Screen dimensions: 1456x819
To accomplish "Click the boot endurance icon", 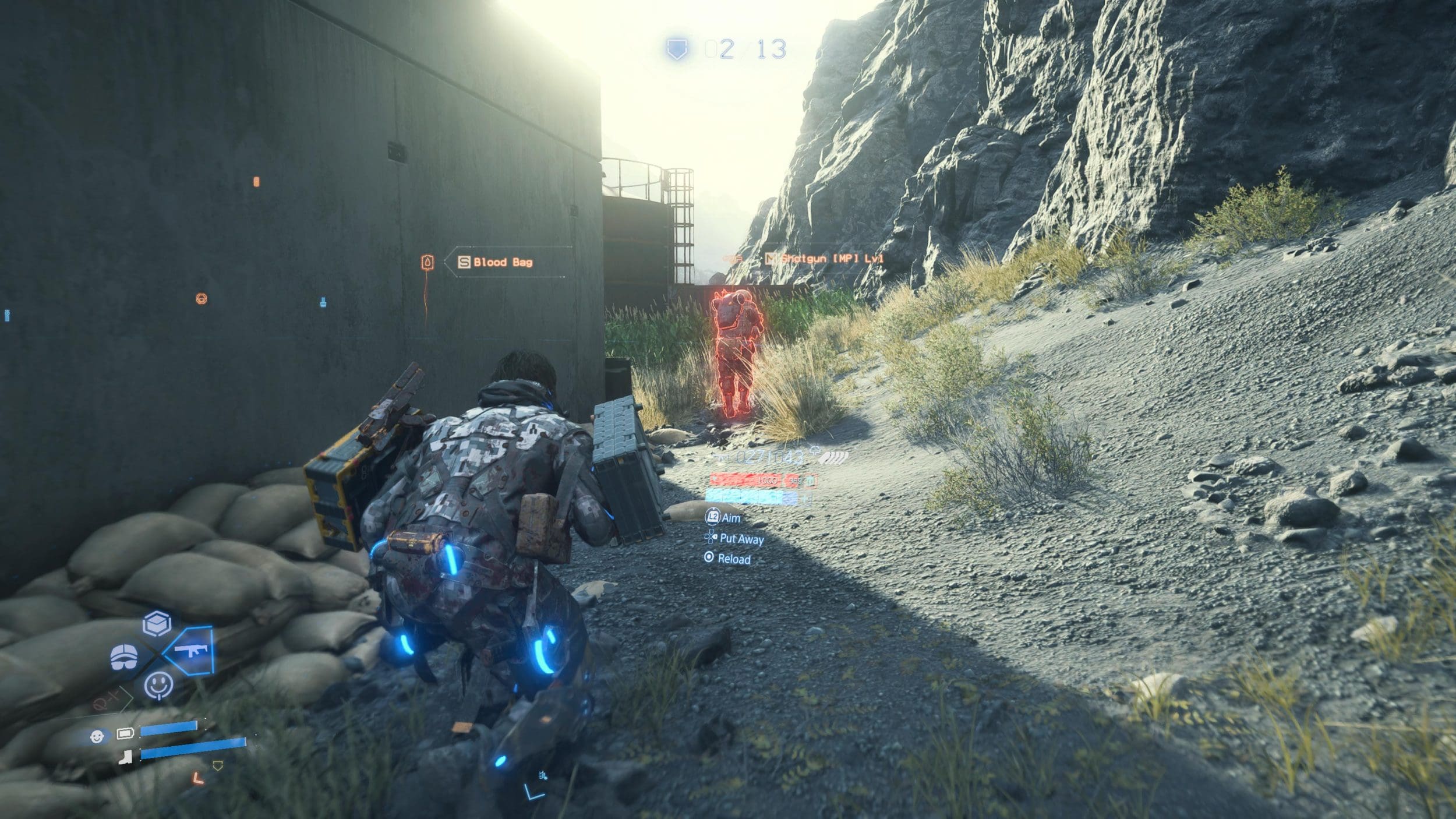I will click(125, 757).
